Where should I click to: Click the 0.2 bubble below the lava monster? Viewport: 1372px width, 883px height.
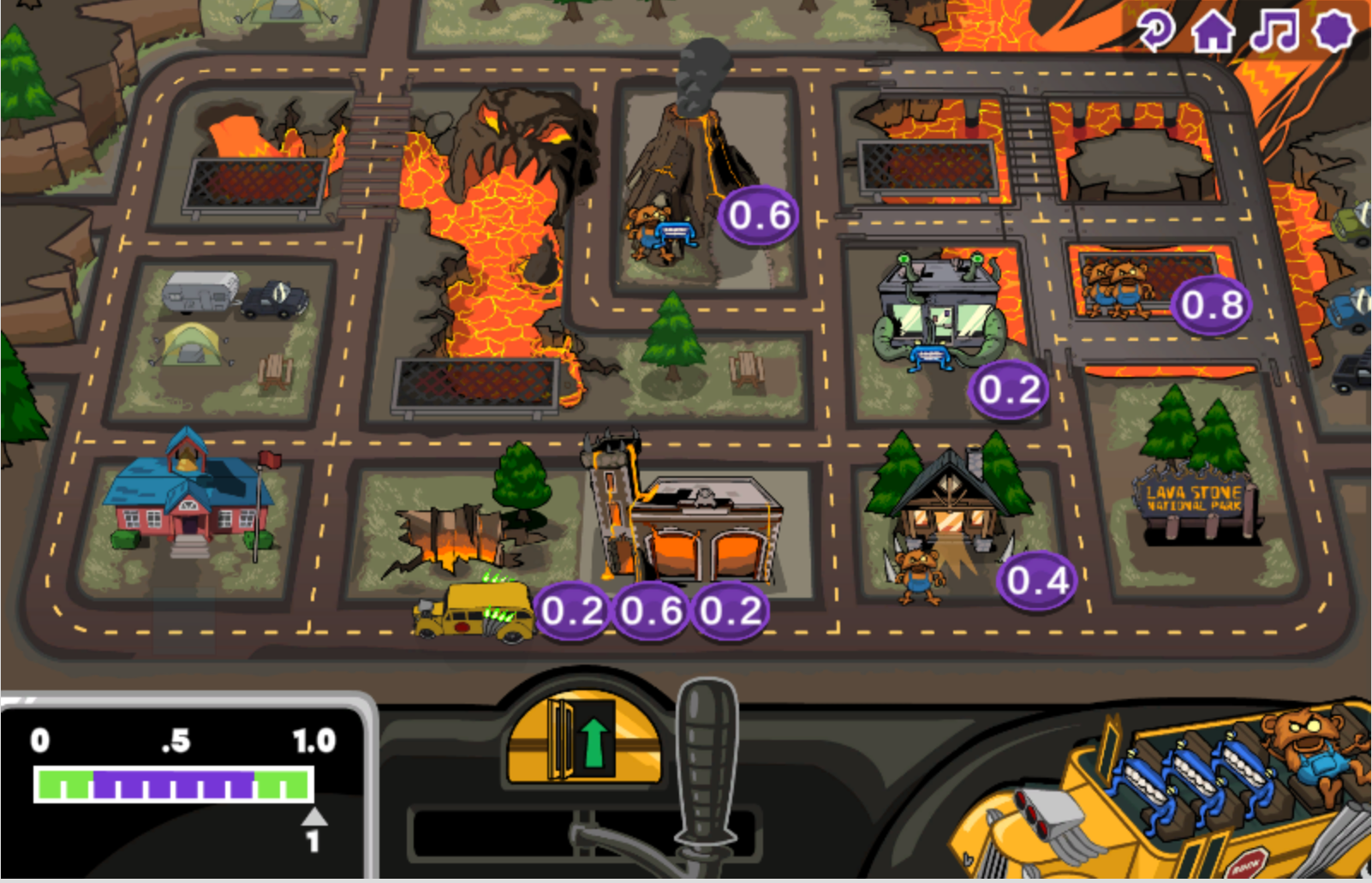click(x=1007, y=390)
